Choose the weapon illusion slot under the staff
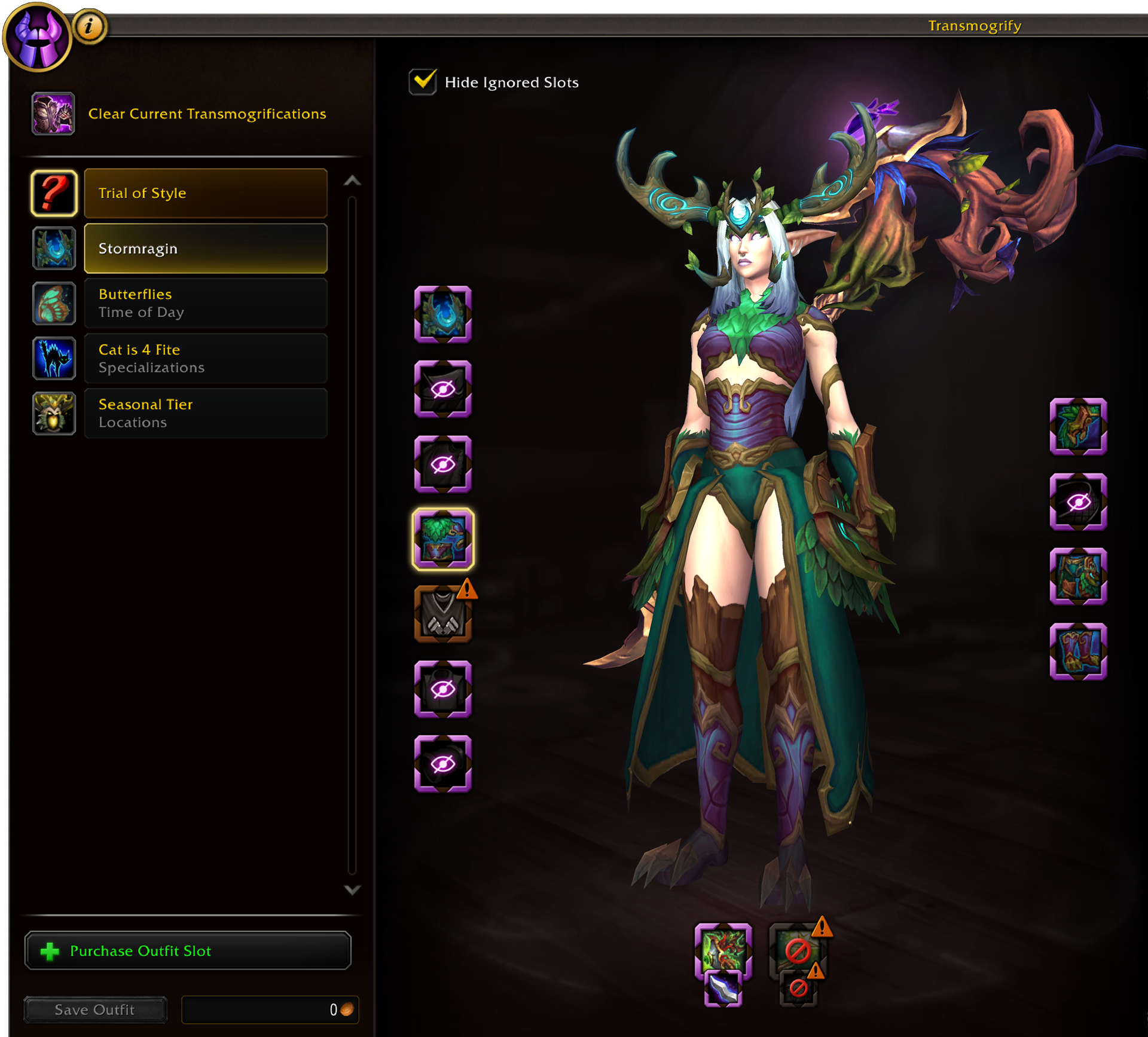 tap(723, 989)
